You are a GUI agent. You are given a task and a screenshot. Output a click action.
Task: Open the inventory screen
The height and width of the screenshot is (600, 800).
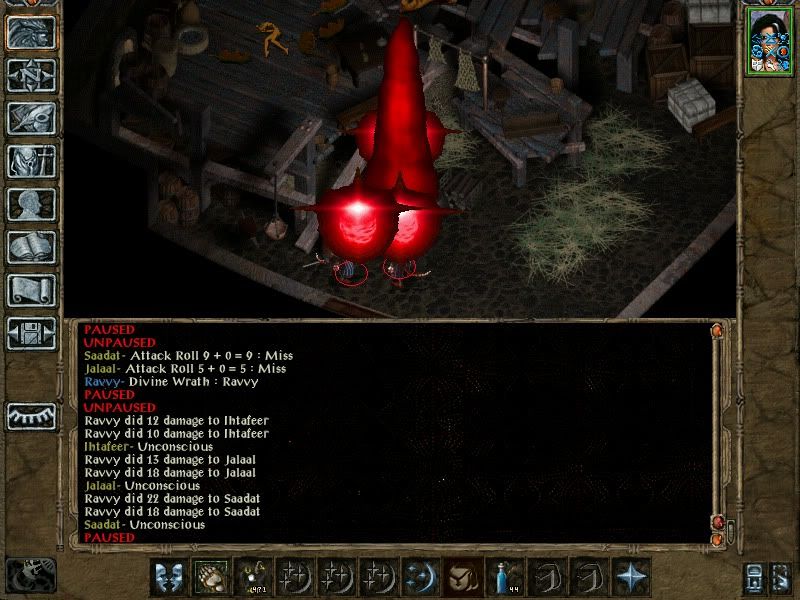[31, 161]
